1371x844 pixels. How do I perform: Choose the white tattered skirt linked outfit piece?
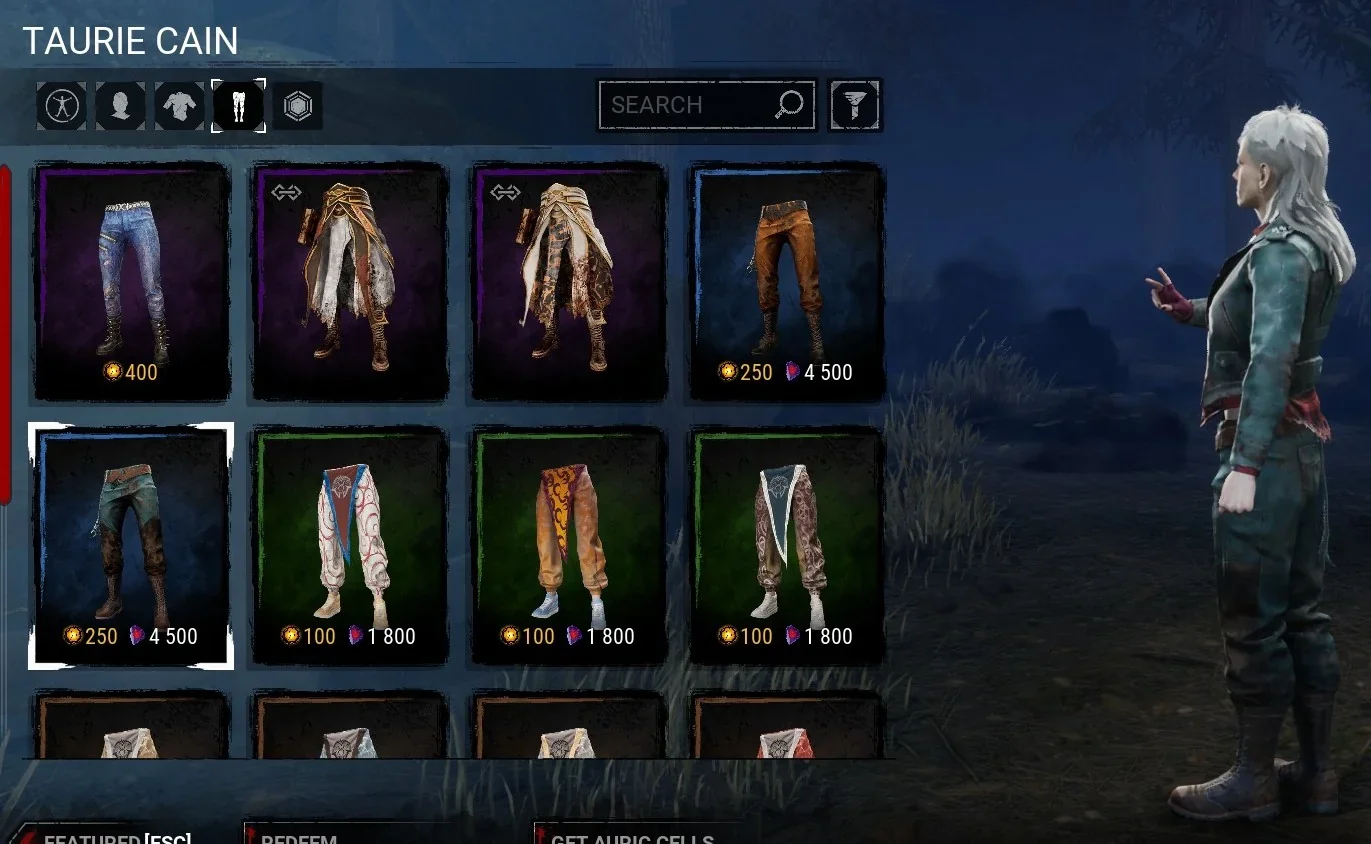349,282
